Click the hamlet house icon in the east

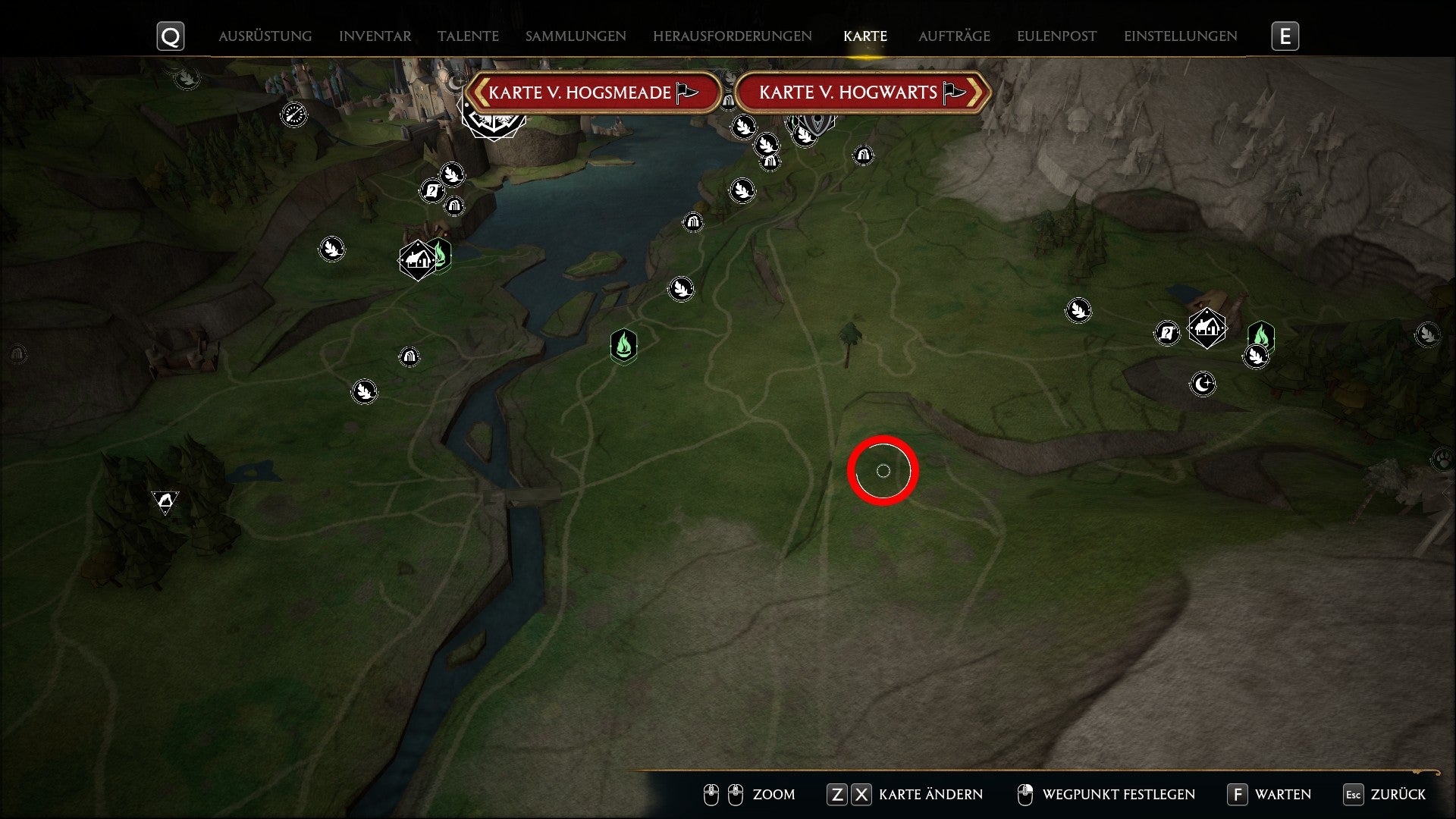point(1207,328)
